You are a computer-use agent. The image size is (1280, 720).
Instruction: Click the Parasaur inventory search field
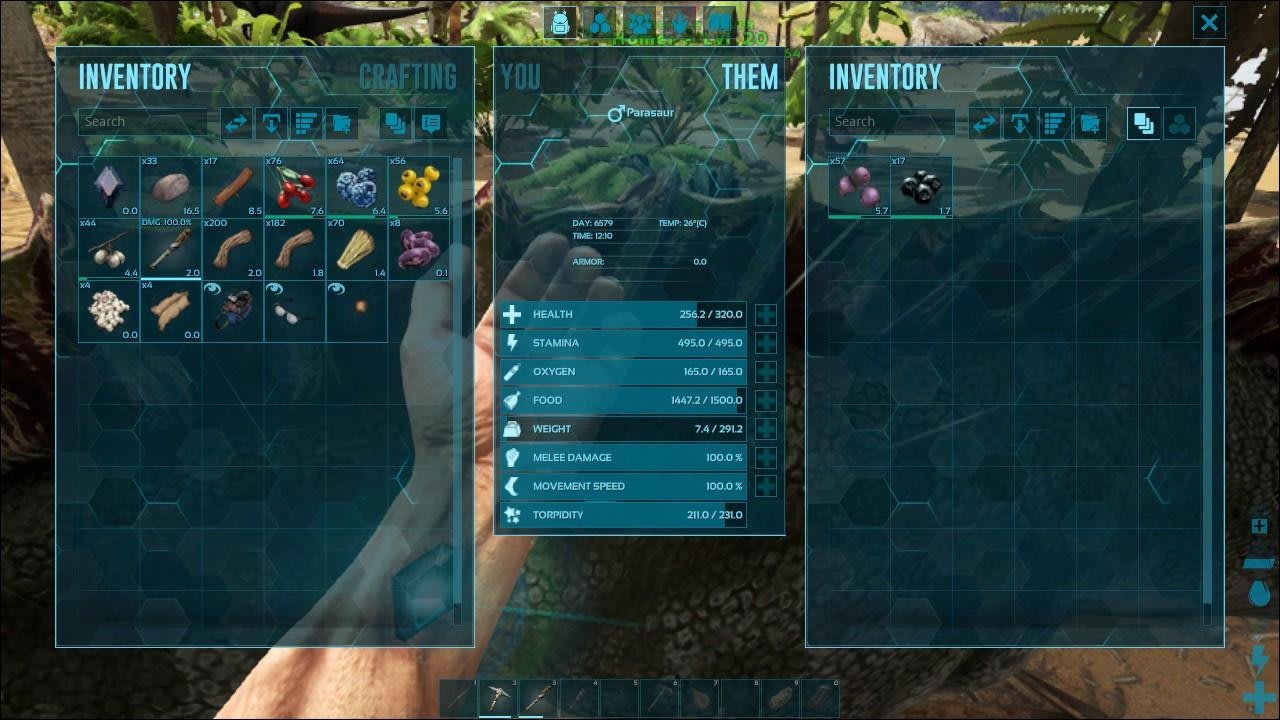pos(892,122)
